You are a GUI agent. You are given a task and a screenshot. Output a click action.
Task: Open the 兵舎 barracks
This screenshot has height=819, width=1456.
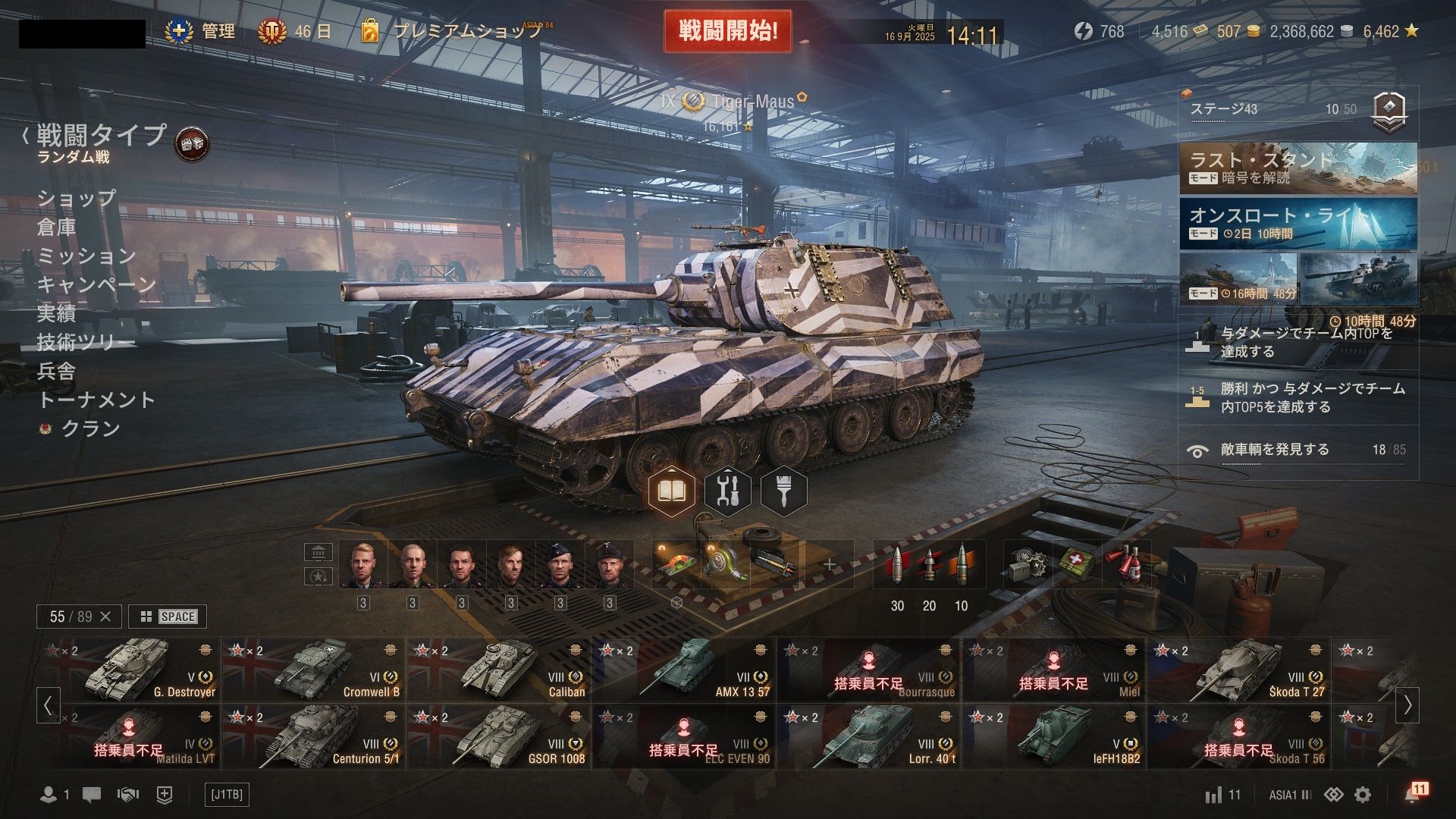57,371
